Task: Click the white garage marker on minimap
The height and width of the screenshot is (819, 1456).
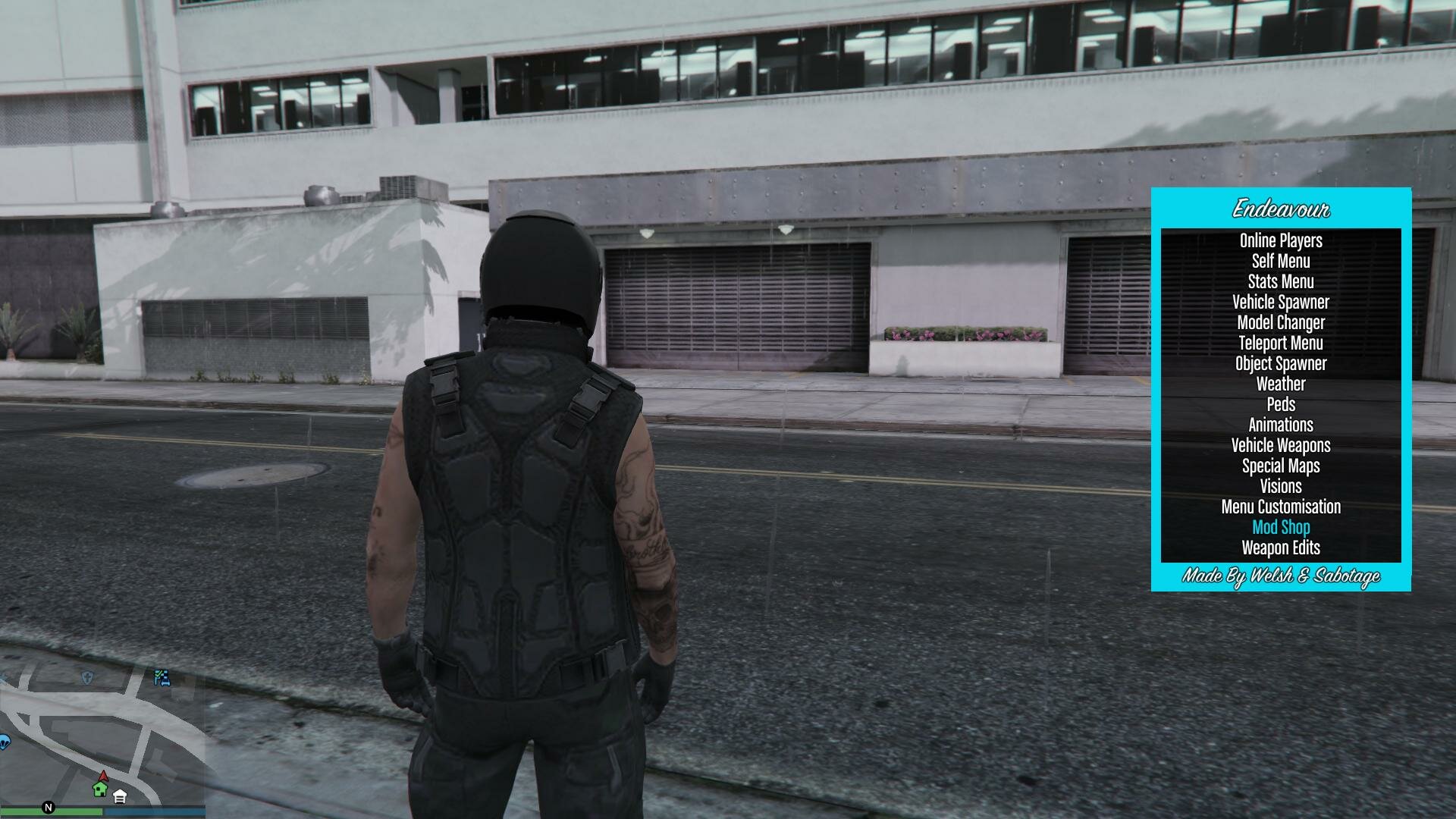Action: [x=120, y=796]
